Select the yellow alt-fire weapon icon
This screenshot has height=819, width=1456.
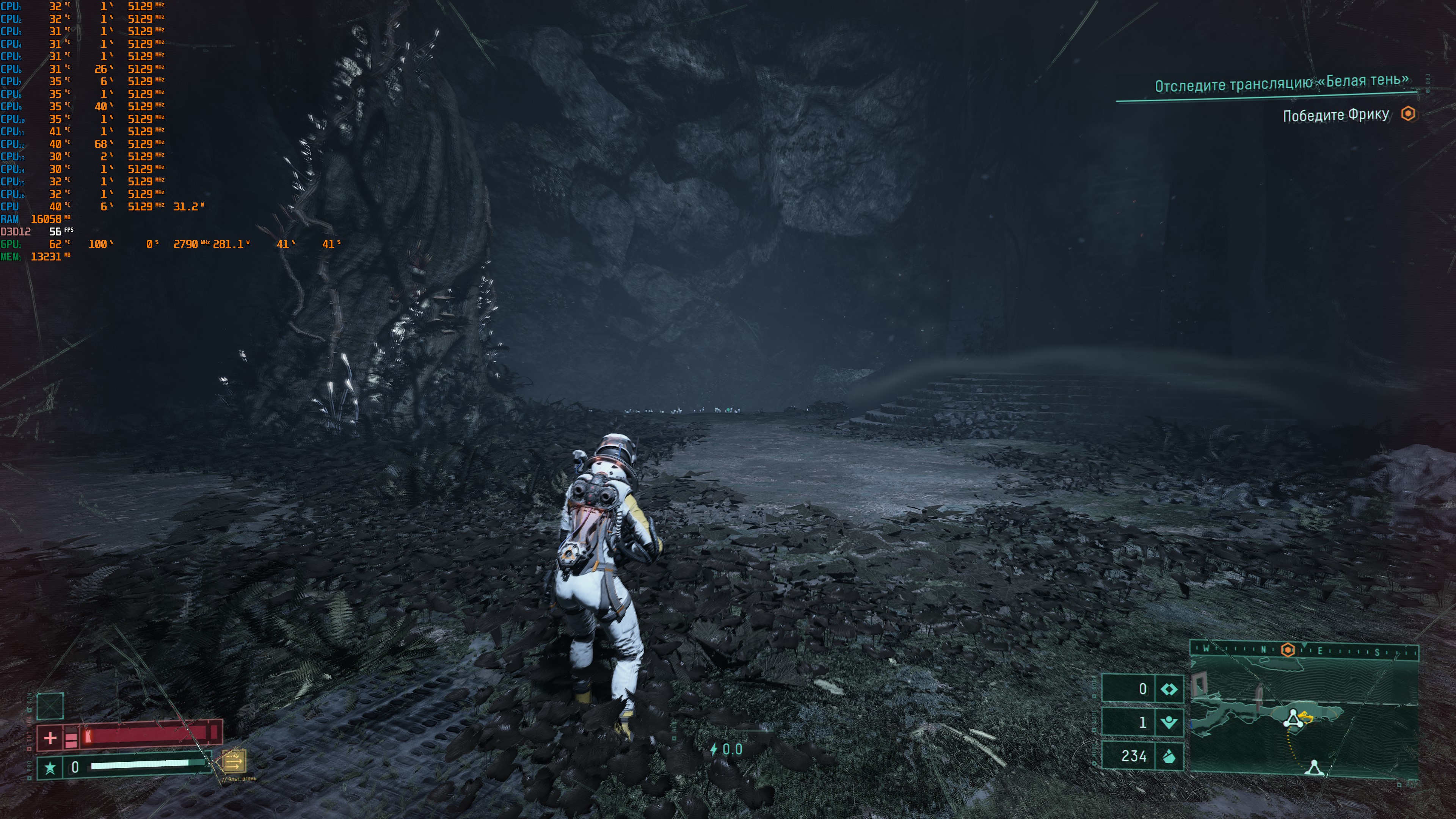(234, 761)
